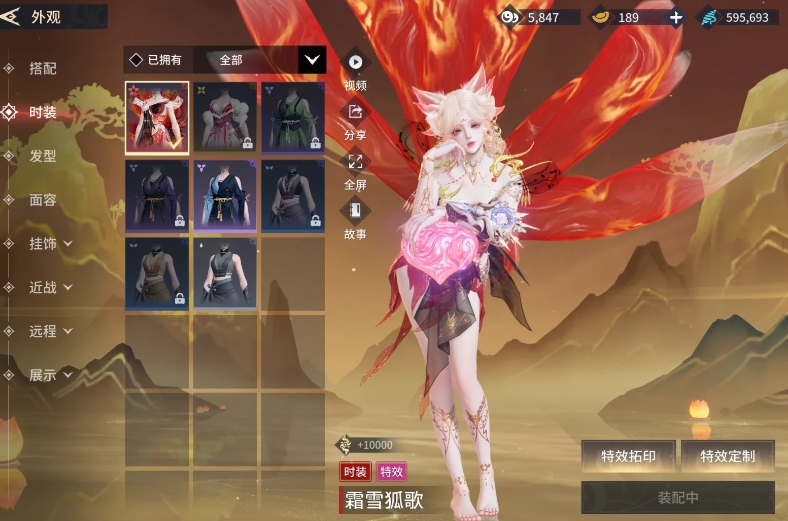This screenshot has height=521, width=788.
Task: Expand the 远程 ranged category
Action: click(x=51, y=331)
